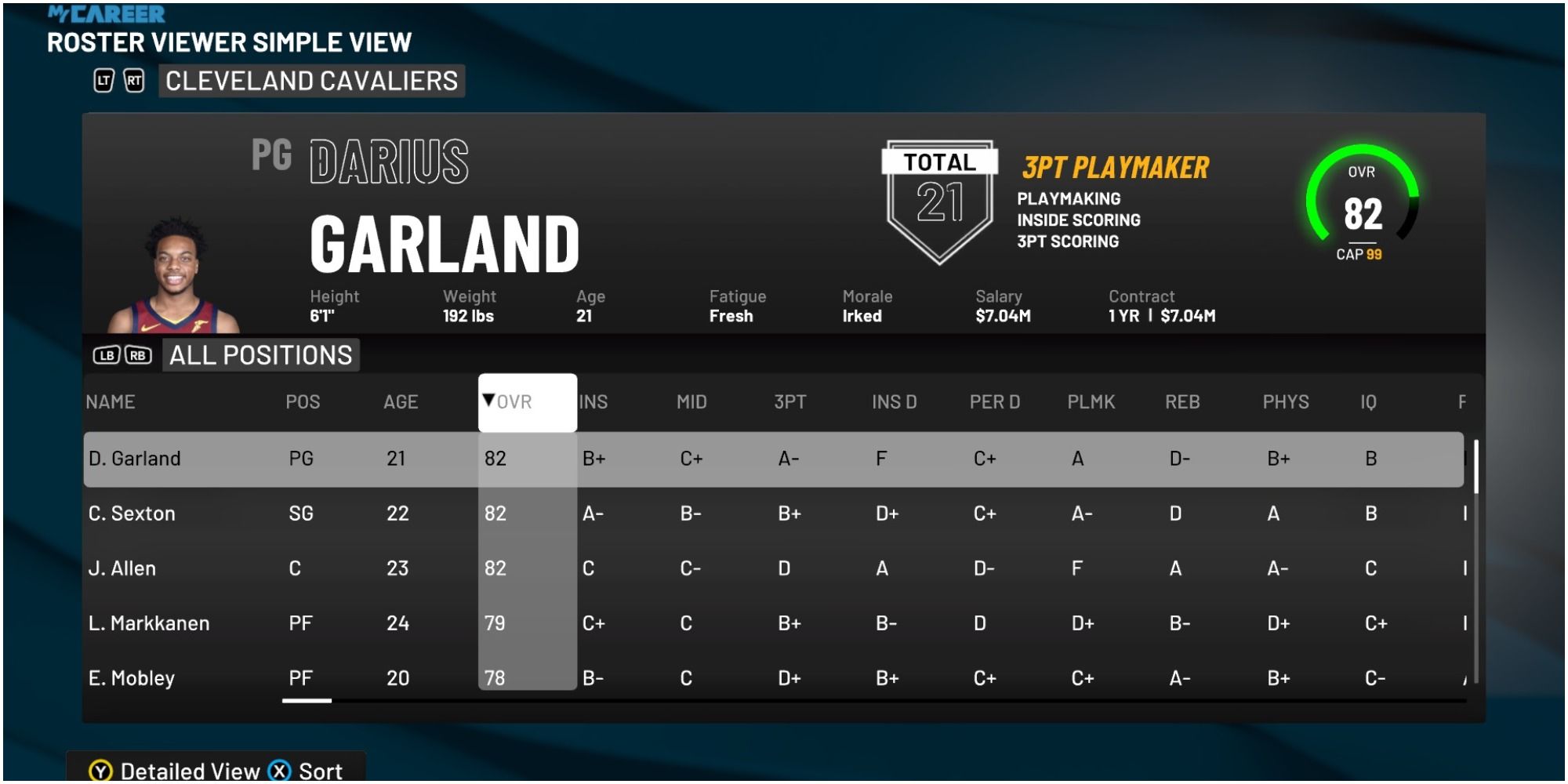
Task: Click the LT bumper icon
Action: point(102,80)
